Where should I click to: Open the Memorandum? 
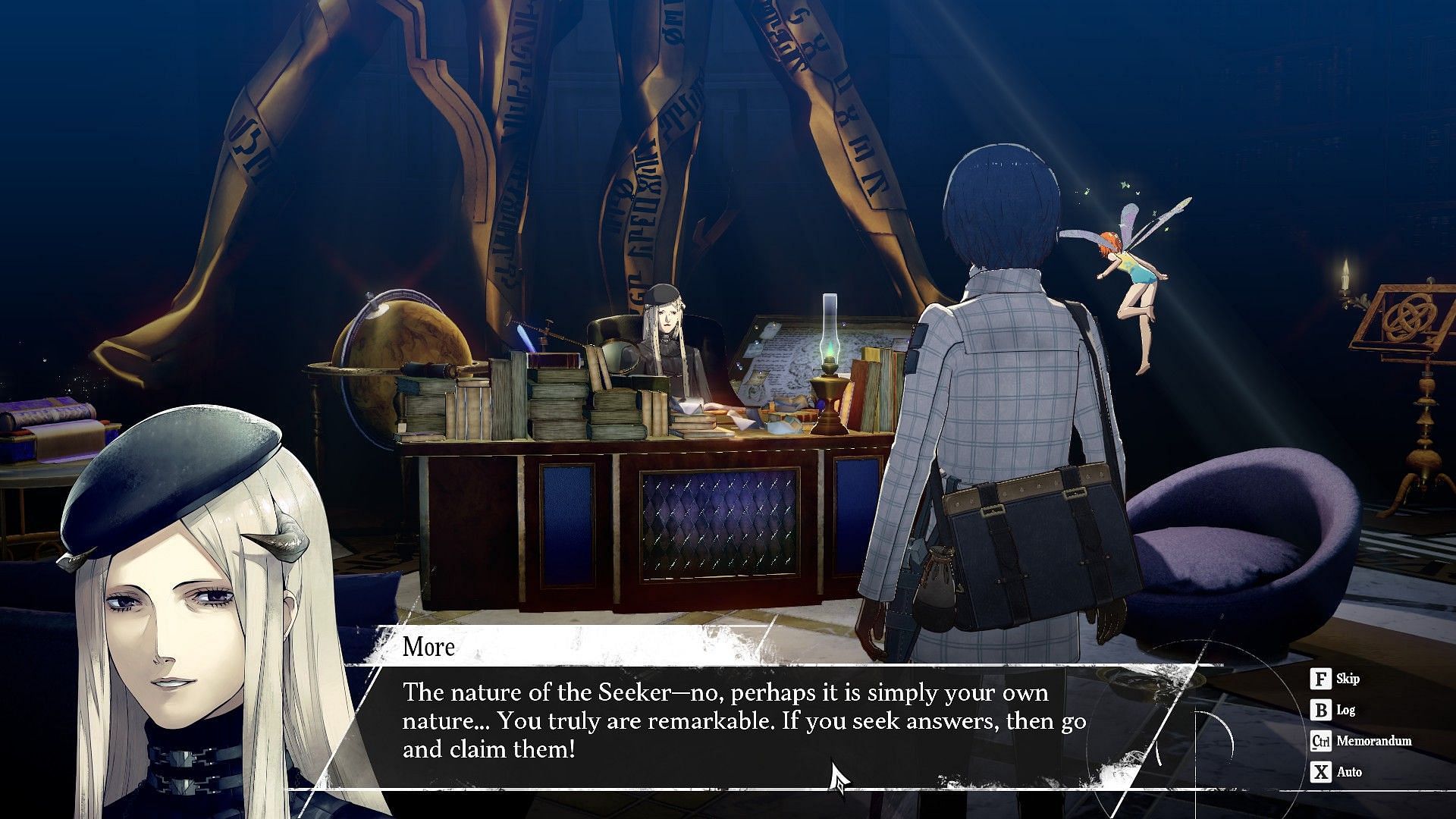pyautogui.click(x=1360, y=741)
